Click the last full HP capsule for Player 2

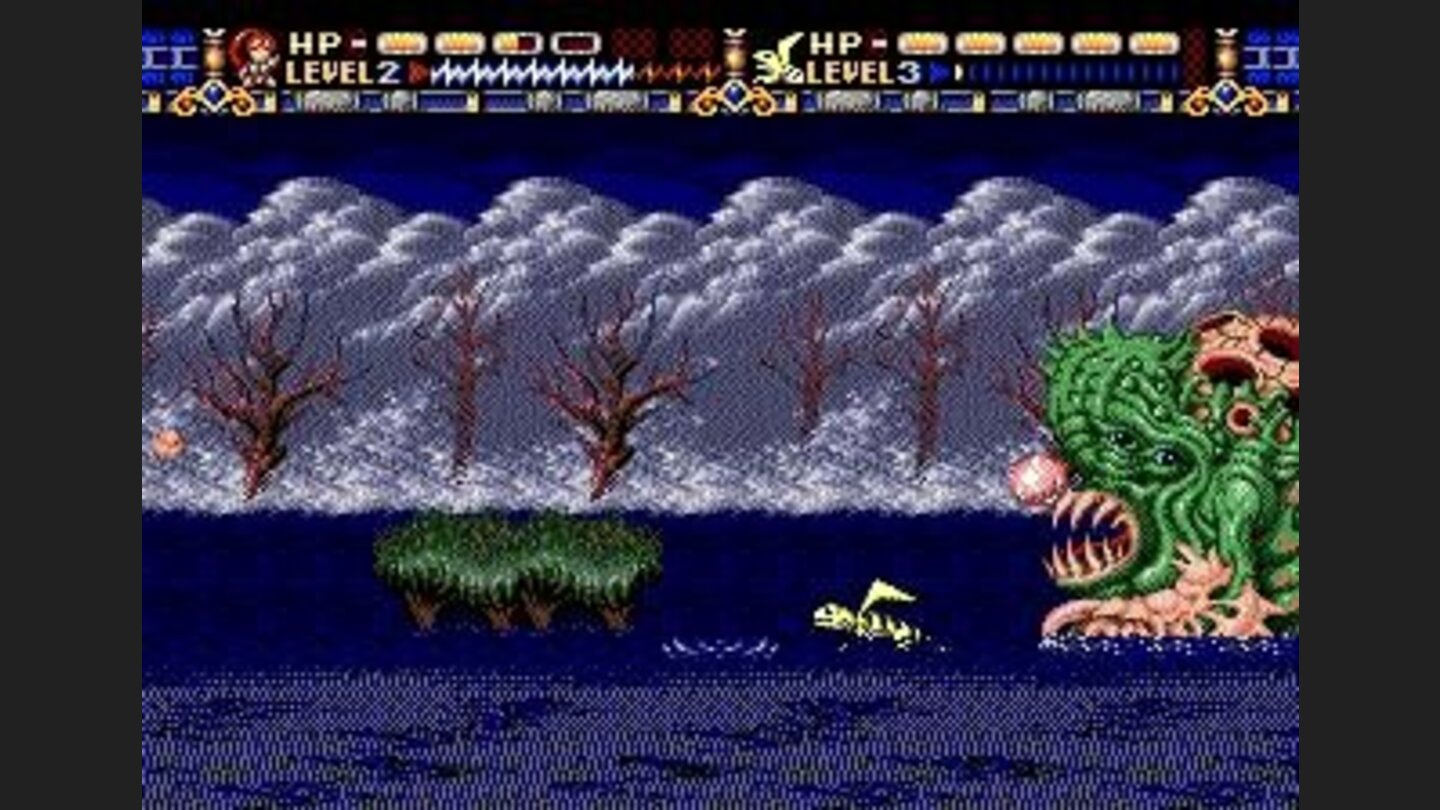[x=1154, y=44]
